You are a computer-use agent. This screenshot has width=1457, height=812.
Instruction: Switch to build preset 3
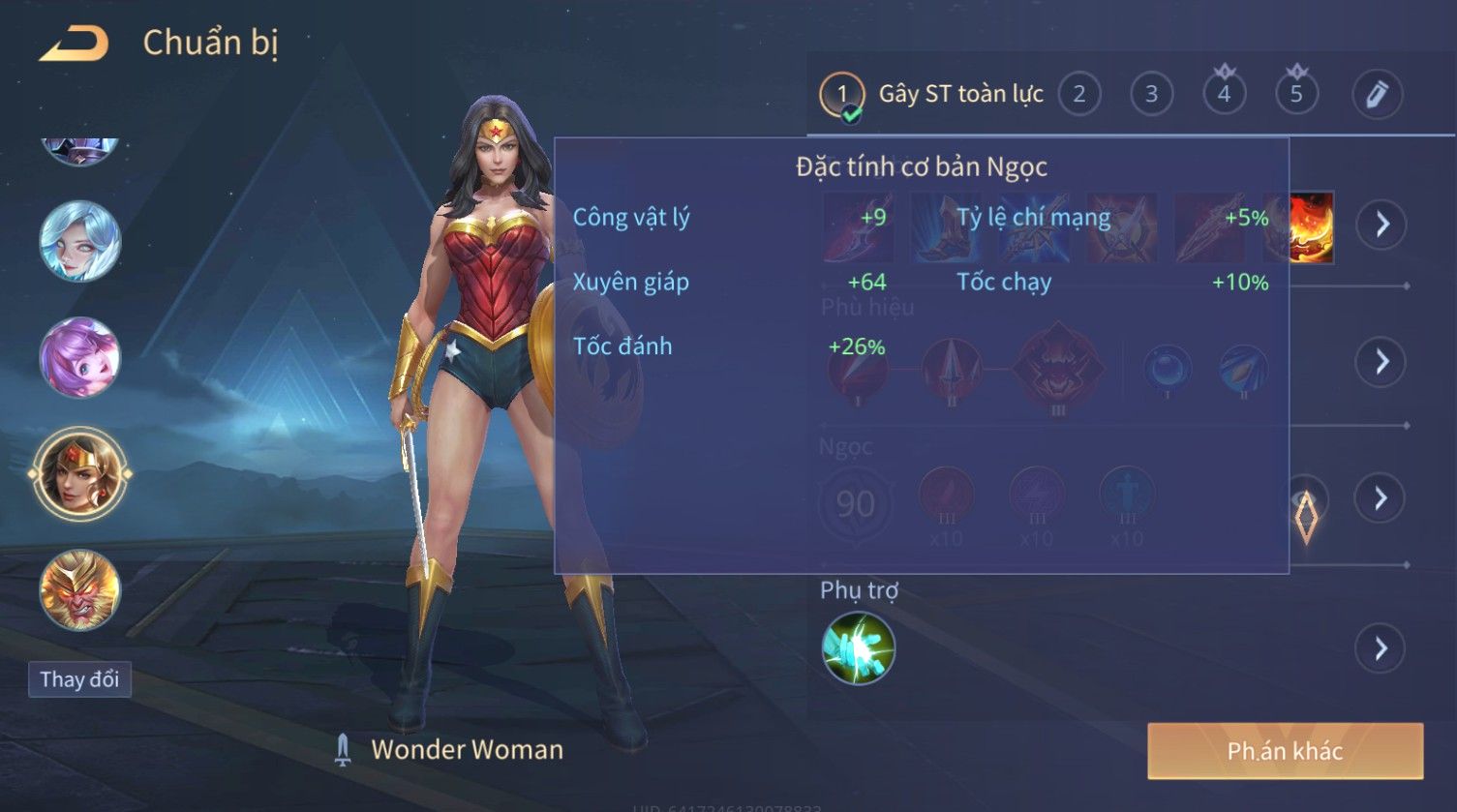coord(1151,94)
